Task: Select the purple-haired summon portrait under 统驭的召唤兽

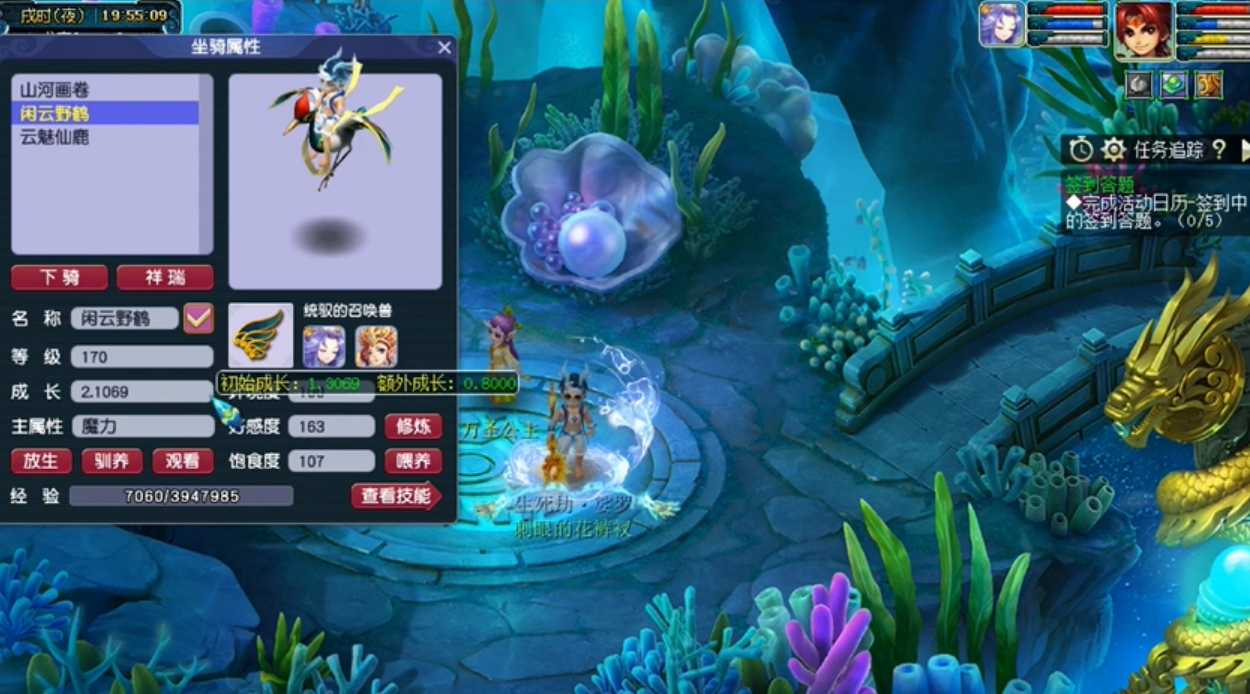Action: 324,346
